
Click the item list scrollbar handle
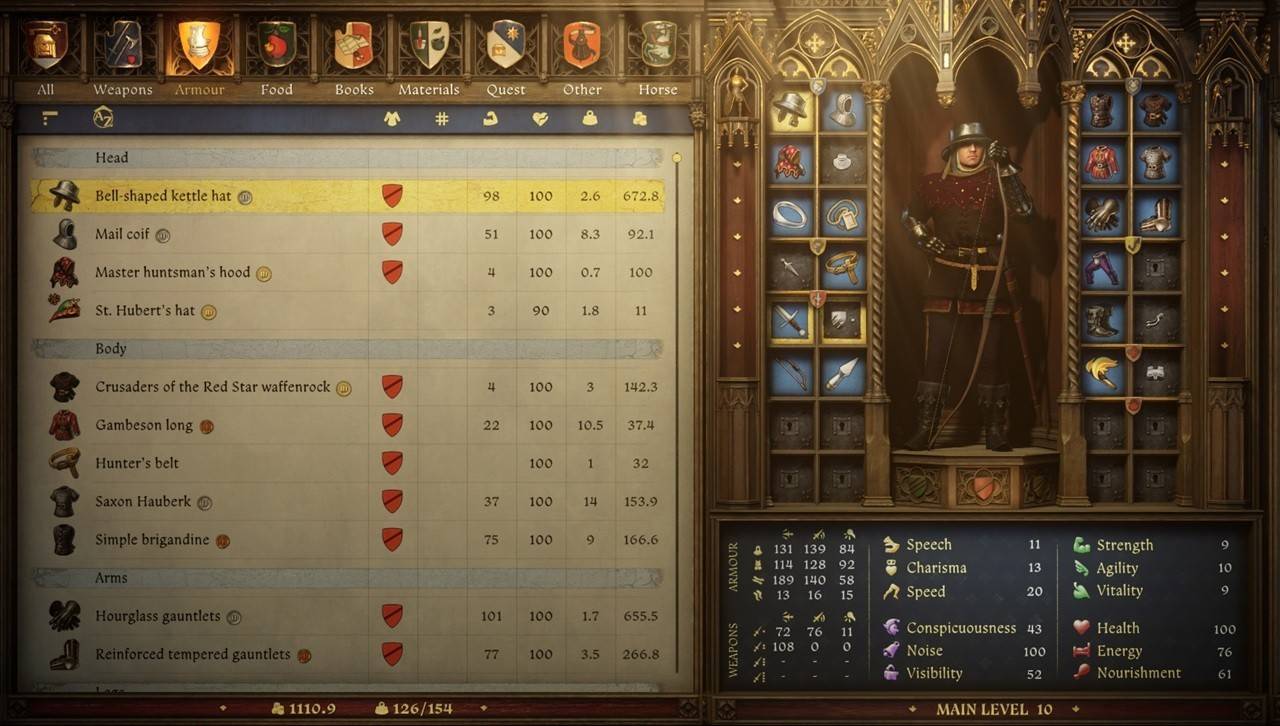676,157
